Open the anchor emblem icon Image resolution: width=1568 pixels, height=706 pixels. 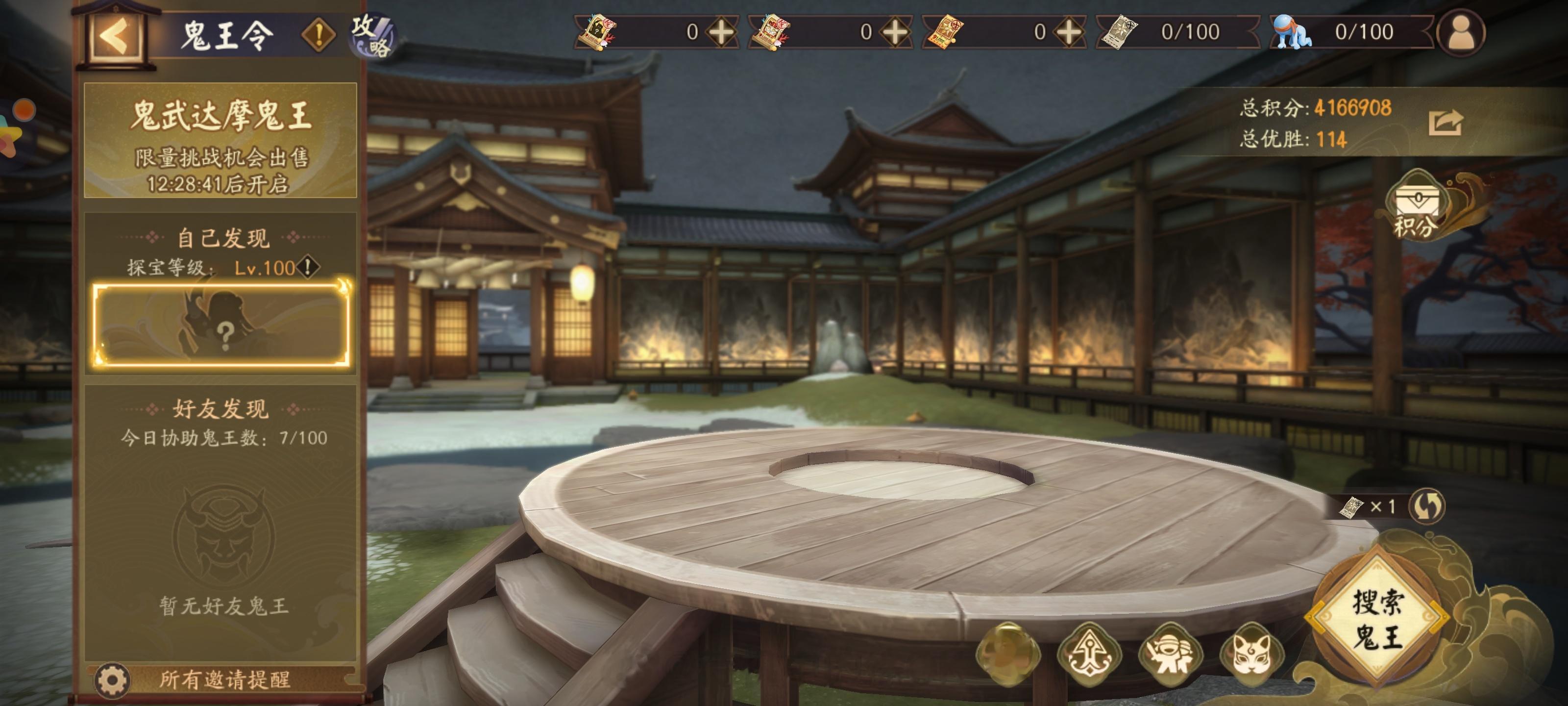pyautogui.click(x=1089, y=656)
